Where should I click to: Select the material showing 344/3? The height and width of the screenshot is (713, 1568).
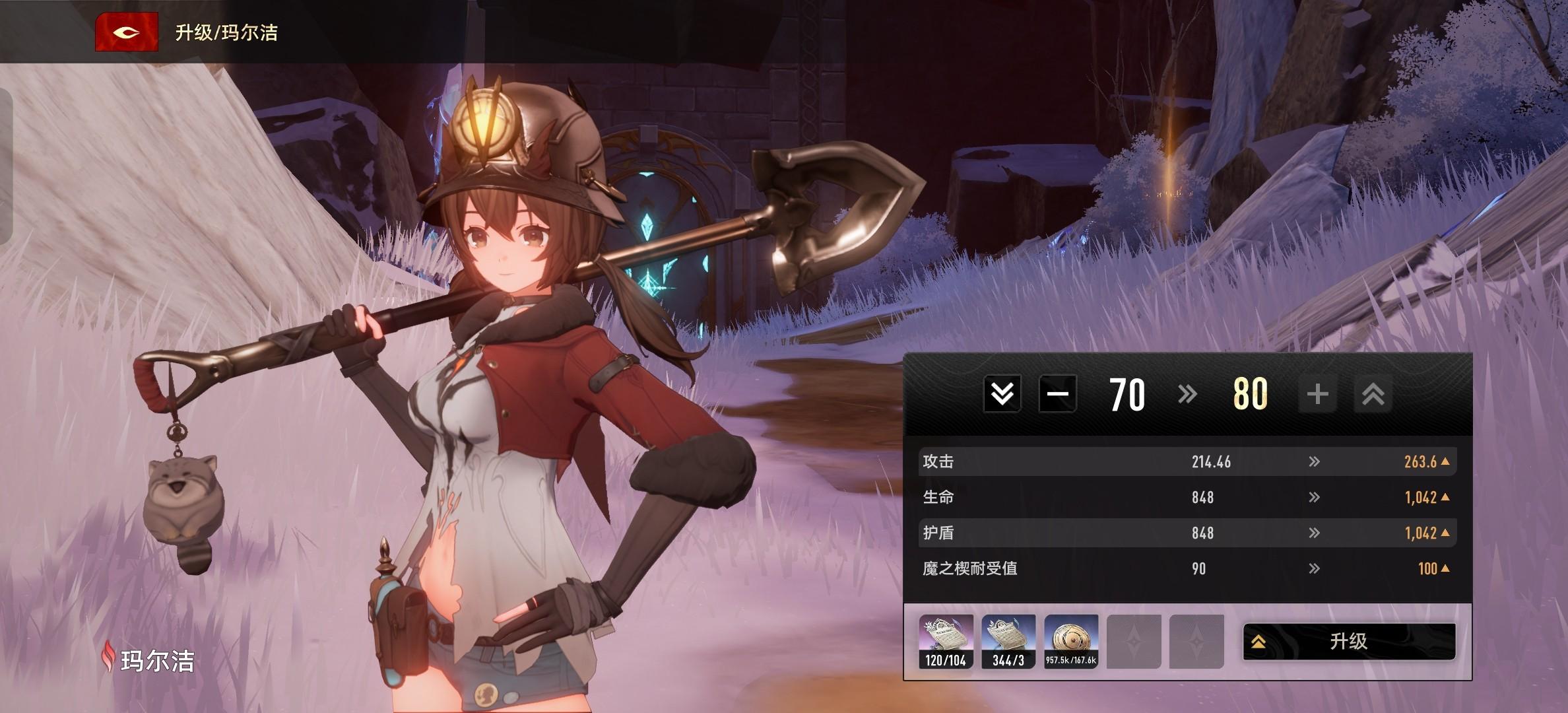[1008, 641]
